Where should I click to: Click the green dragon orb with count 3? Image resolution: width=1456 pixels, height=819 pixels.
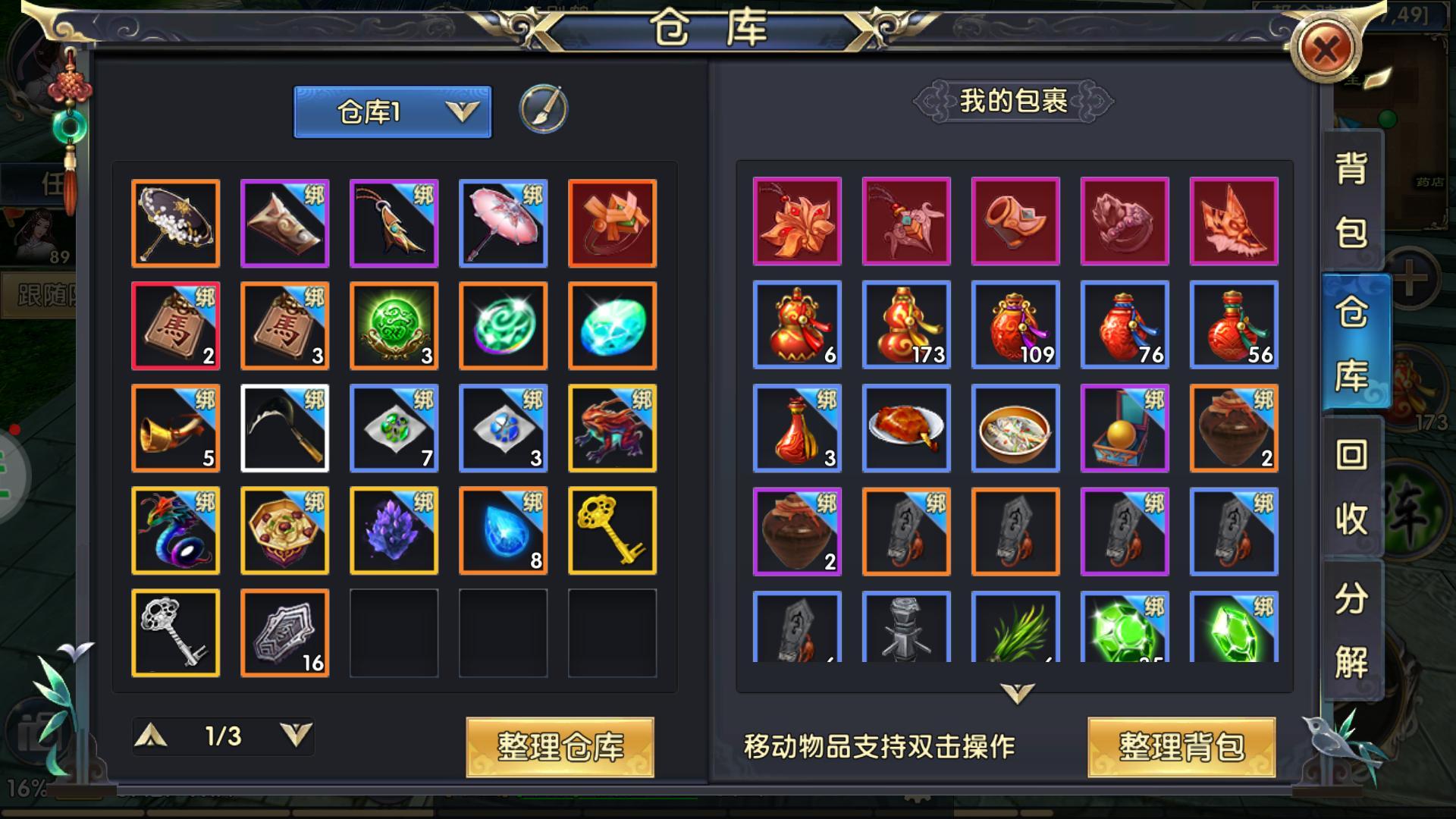394,325
